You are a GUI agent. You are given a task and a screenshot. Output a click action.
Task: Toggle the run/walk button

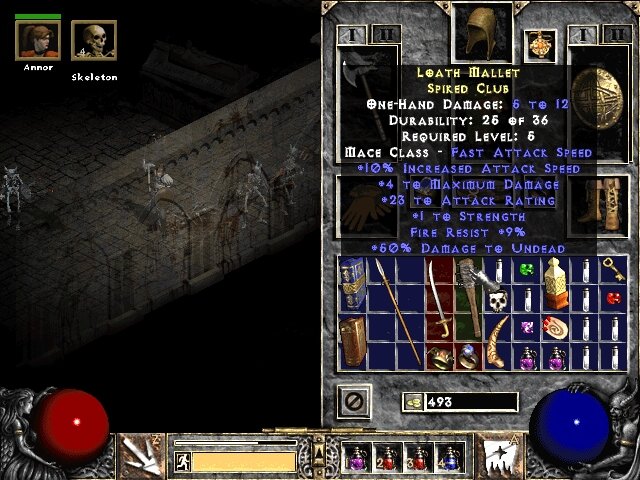(x=182, y=462)
